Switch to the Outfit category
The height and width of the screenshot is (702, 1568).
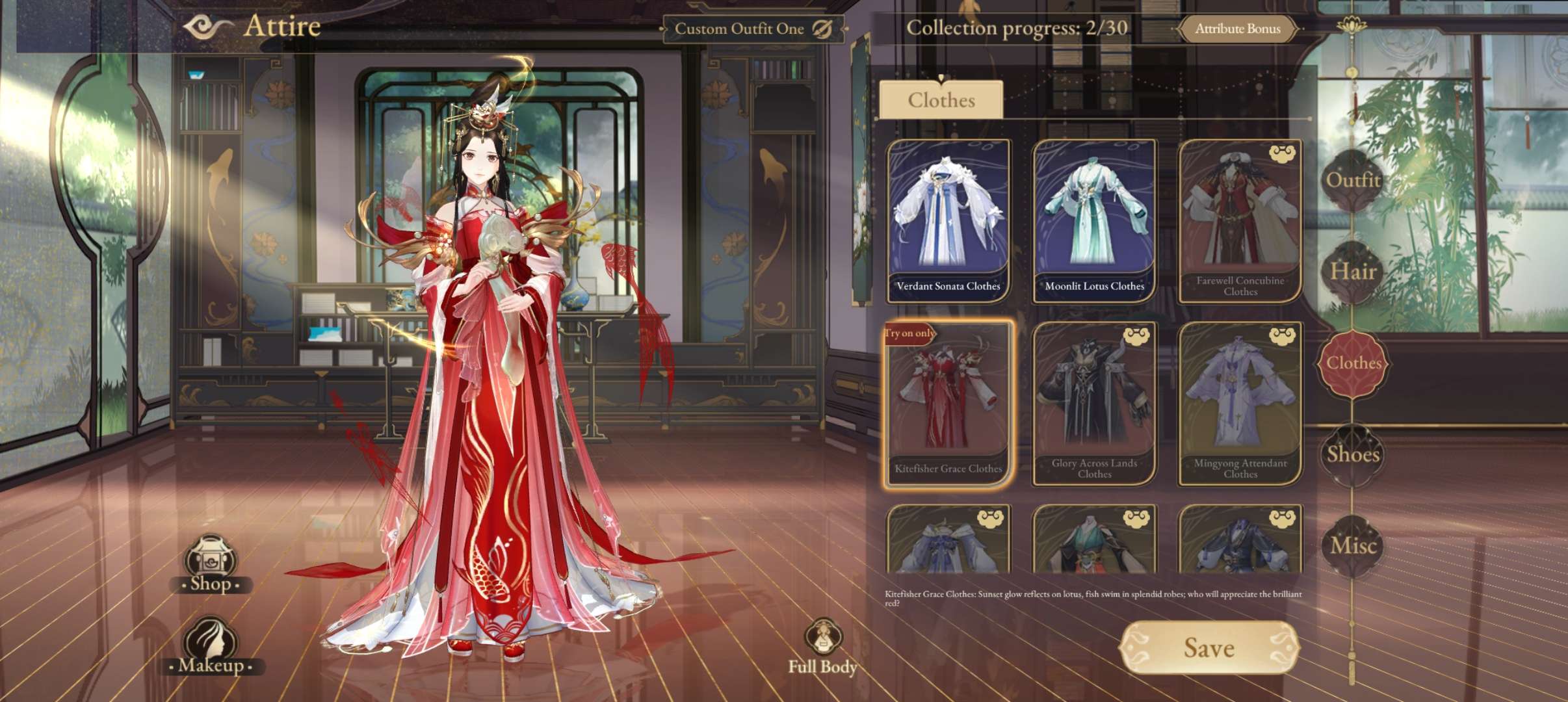click(x=1353, y=180)
